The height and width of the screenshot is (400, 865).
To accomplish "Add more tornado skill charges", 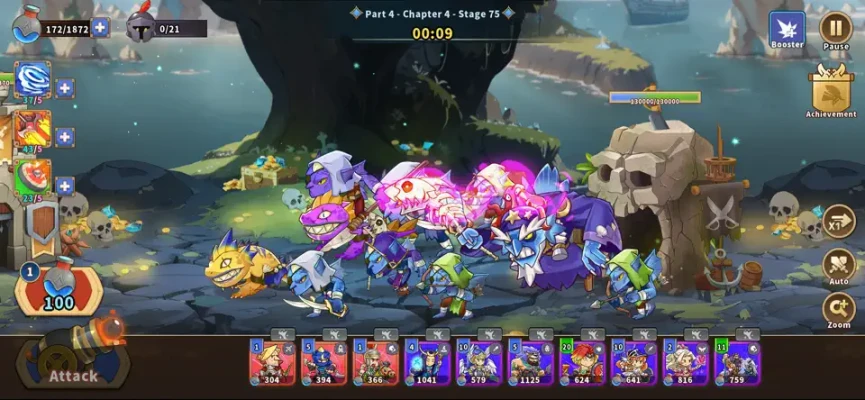I will (65, 88).
